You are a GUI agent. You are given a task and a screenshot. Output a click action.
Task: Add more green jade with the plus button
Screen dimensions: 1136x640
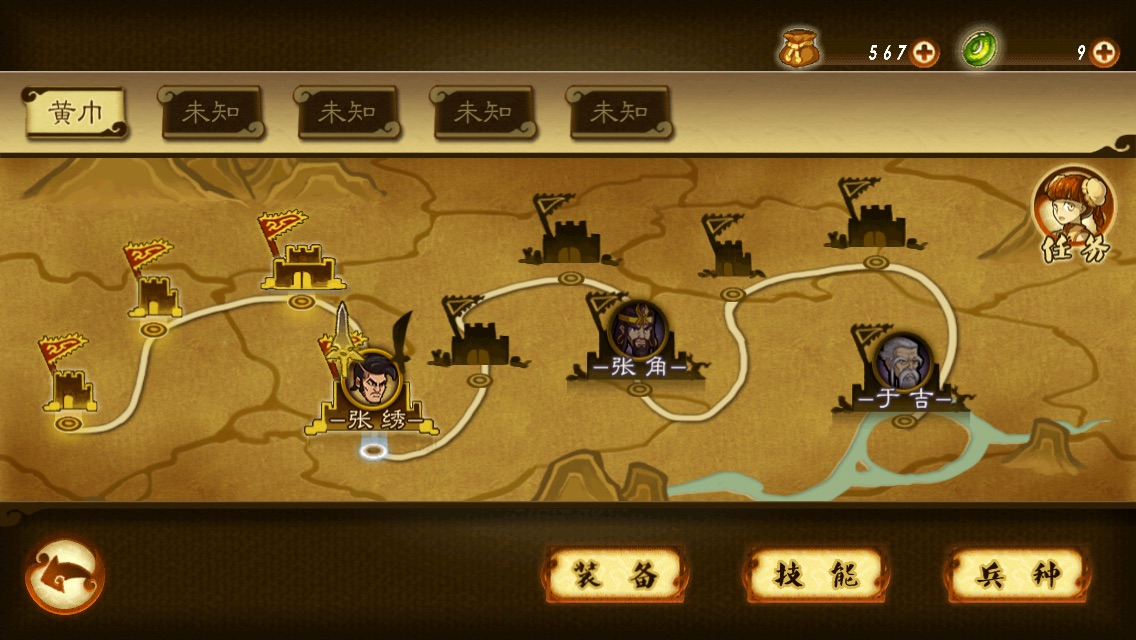tap(1104, 53)
